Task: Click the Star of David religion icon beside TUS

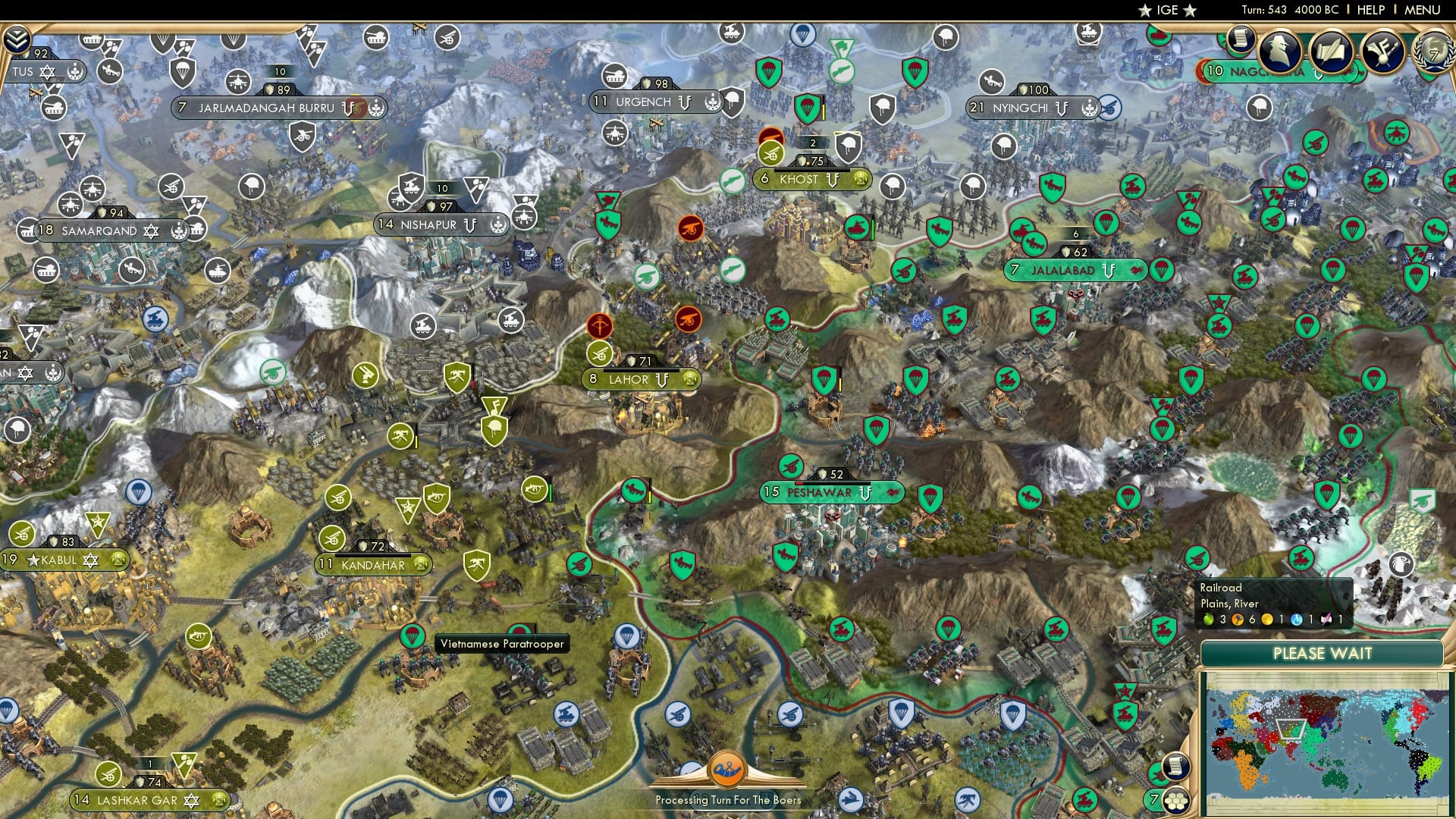Action: click(x=49, y=73)
